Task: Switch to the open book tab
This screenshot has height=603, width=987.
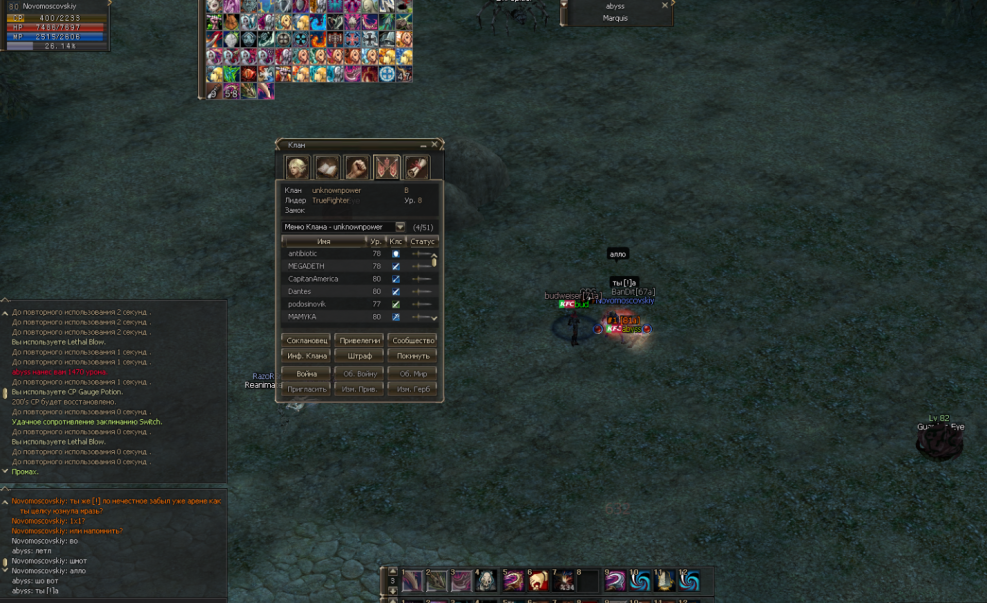Action: coord(327,167)
